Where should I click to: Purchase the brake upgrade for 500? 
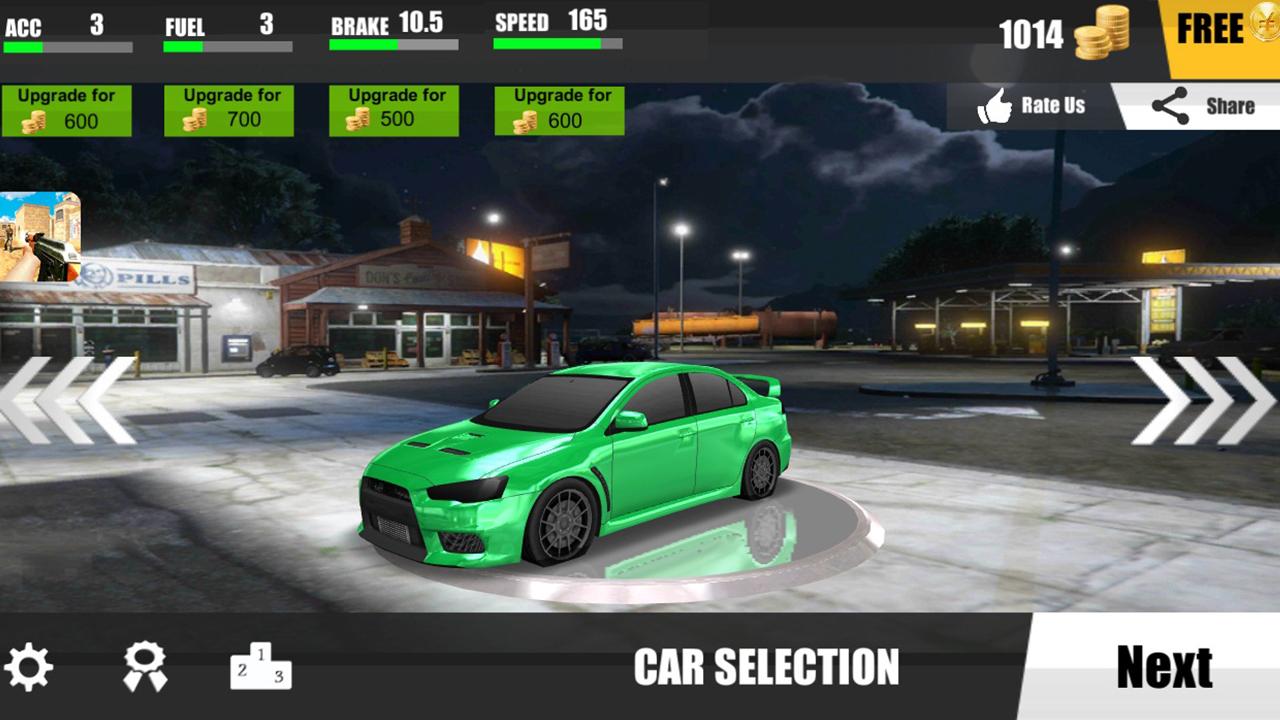[x=394, y=110]
